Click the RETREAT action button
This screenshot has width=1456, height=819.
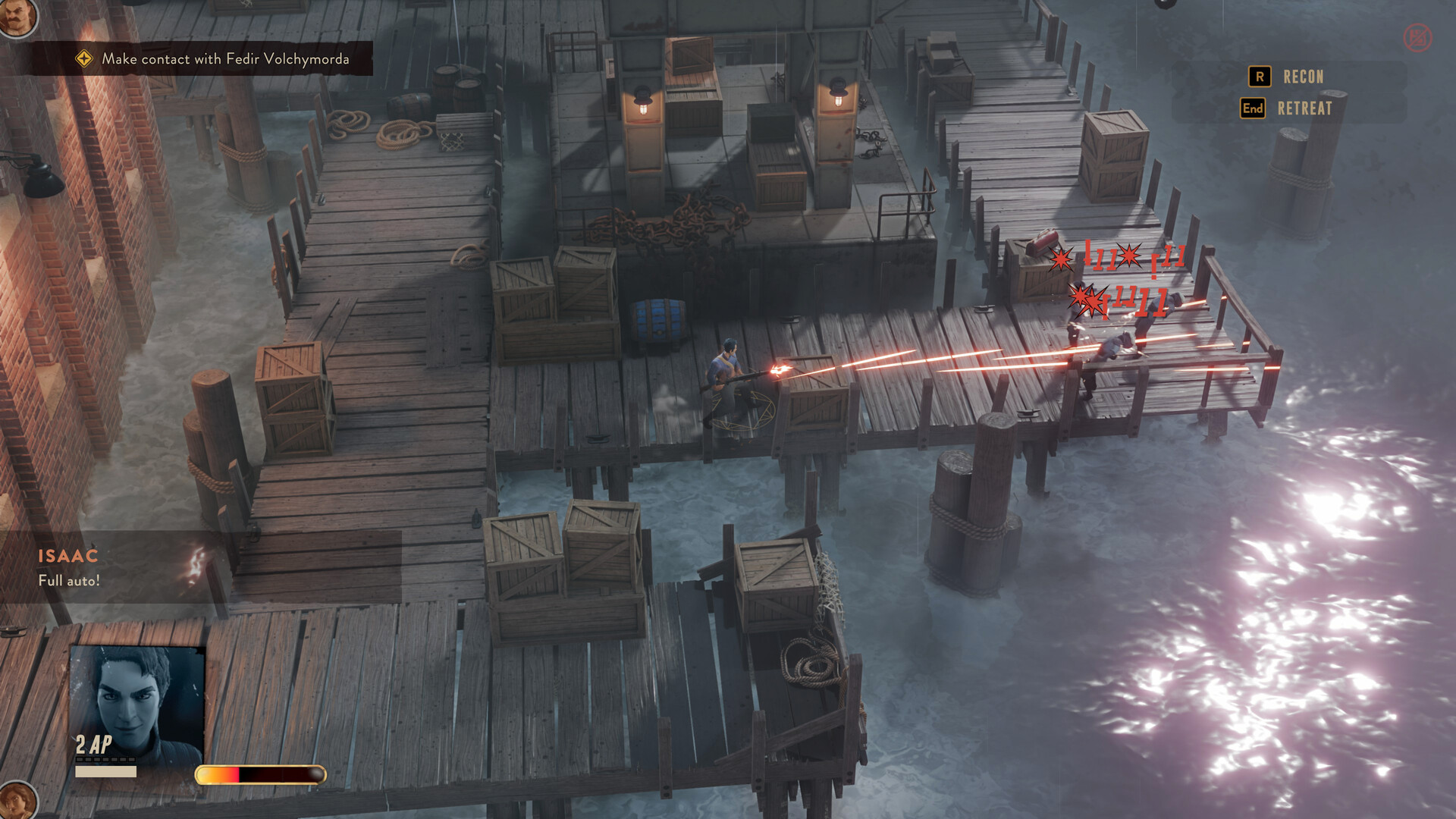pos(1303,108)
